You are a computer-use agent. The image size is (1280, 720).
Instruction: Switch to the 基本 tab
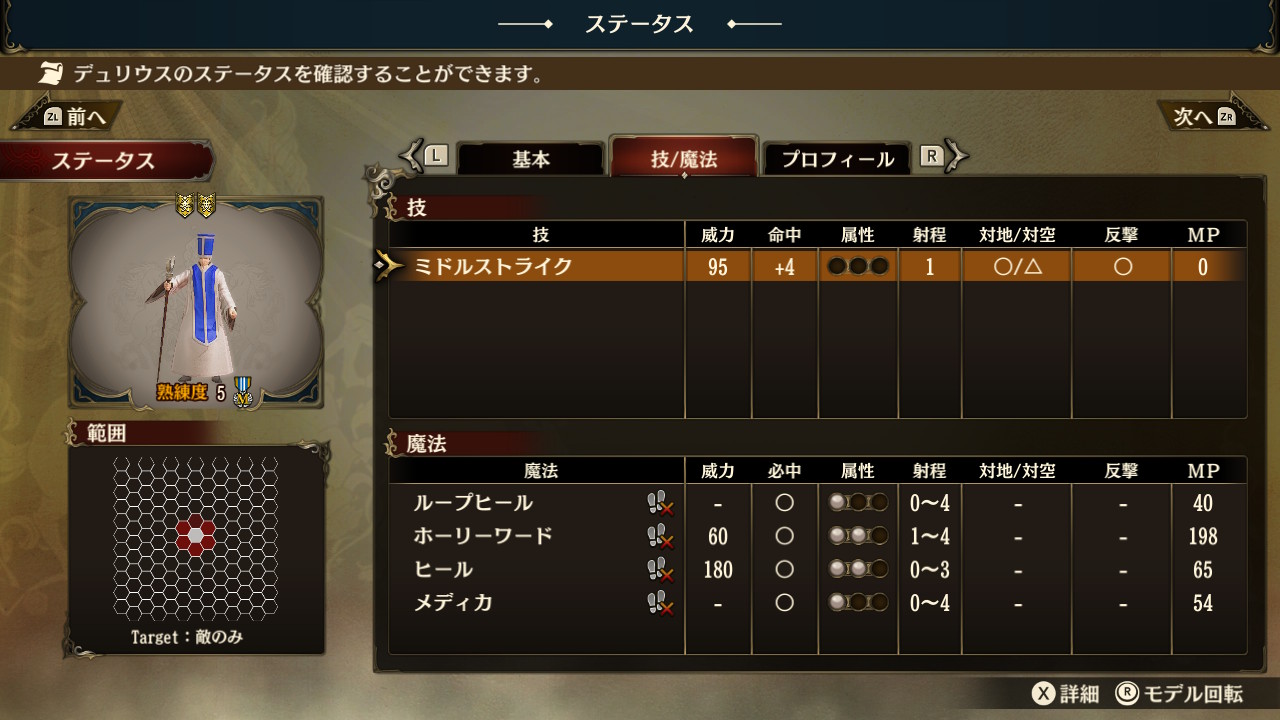tap(531, 159)
